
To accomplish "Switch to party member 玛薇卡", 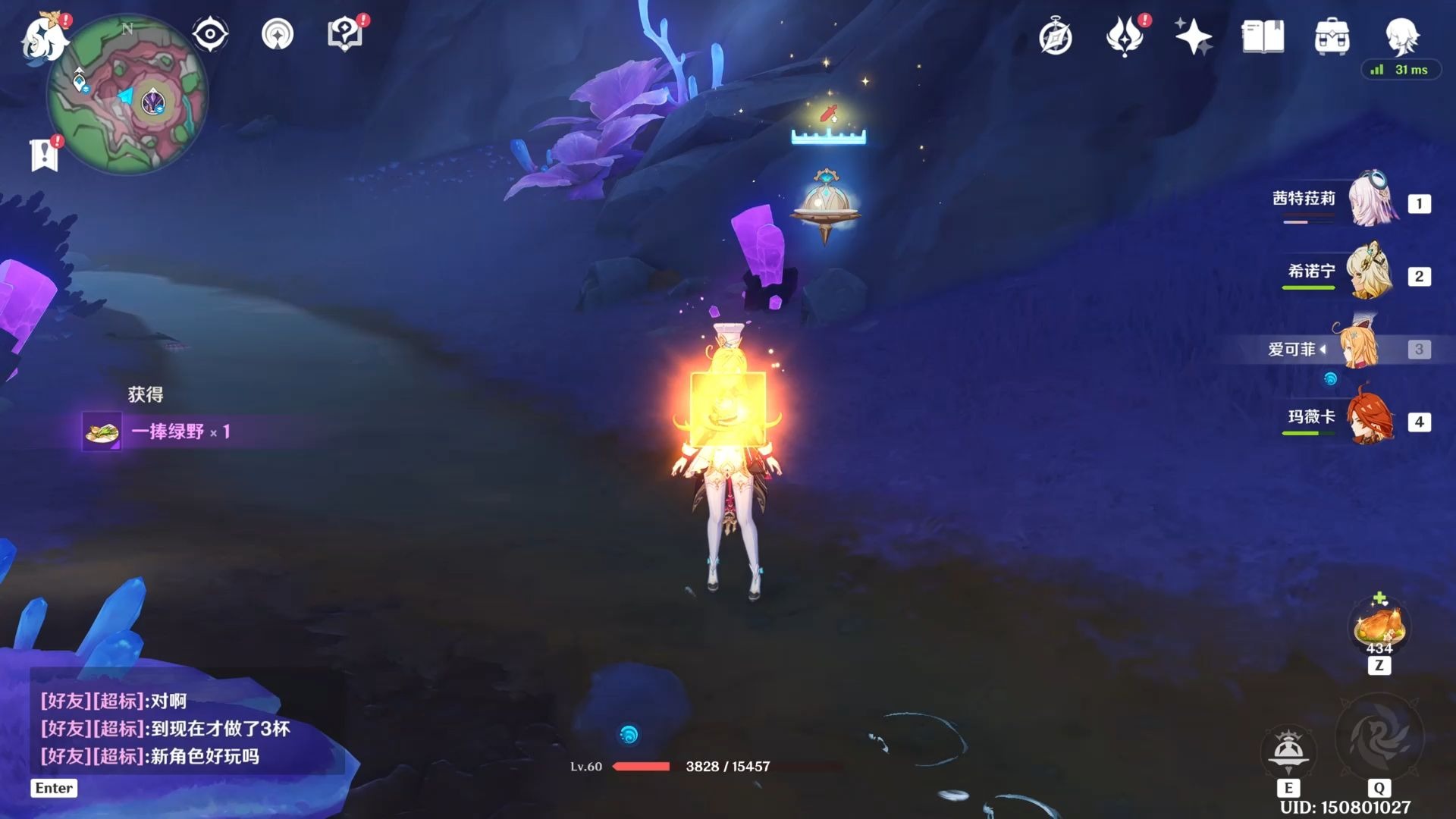I will [1371, 419].
